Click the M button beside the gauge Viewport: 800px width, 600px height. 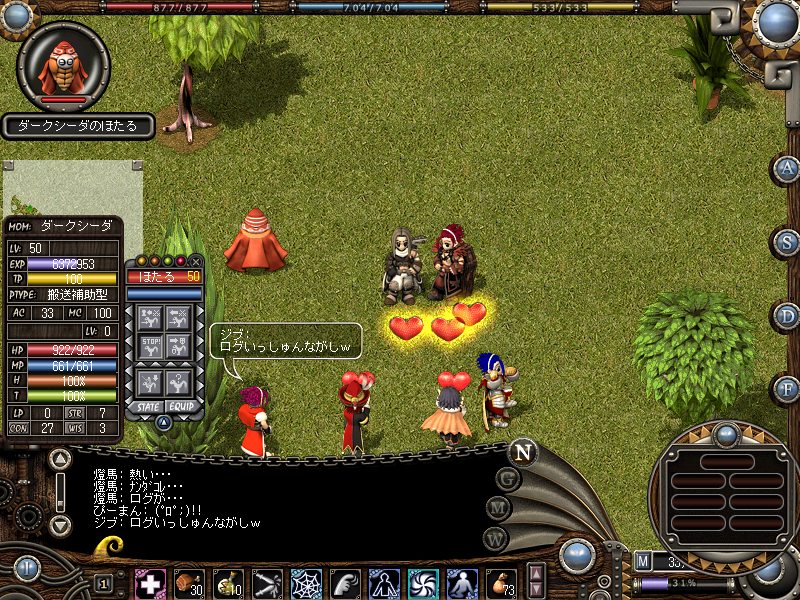pyautogui.click(x=643, y=560)
